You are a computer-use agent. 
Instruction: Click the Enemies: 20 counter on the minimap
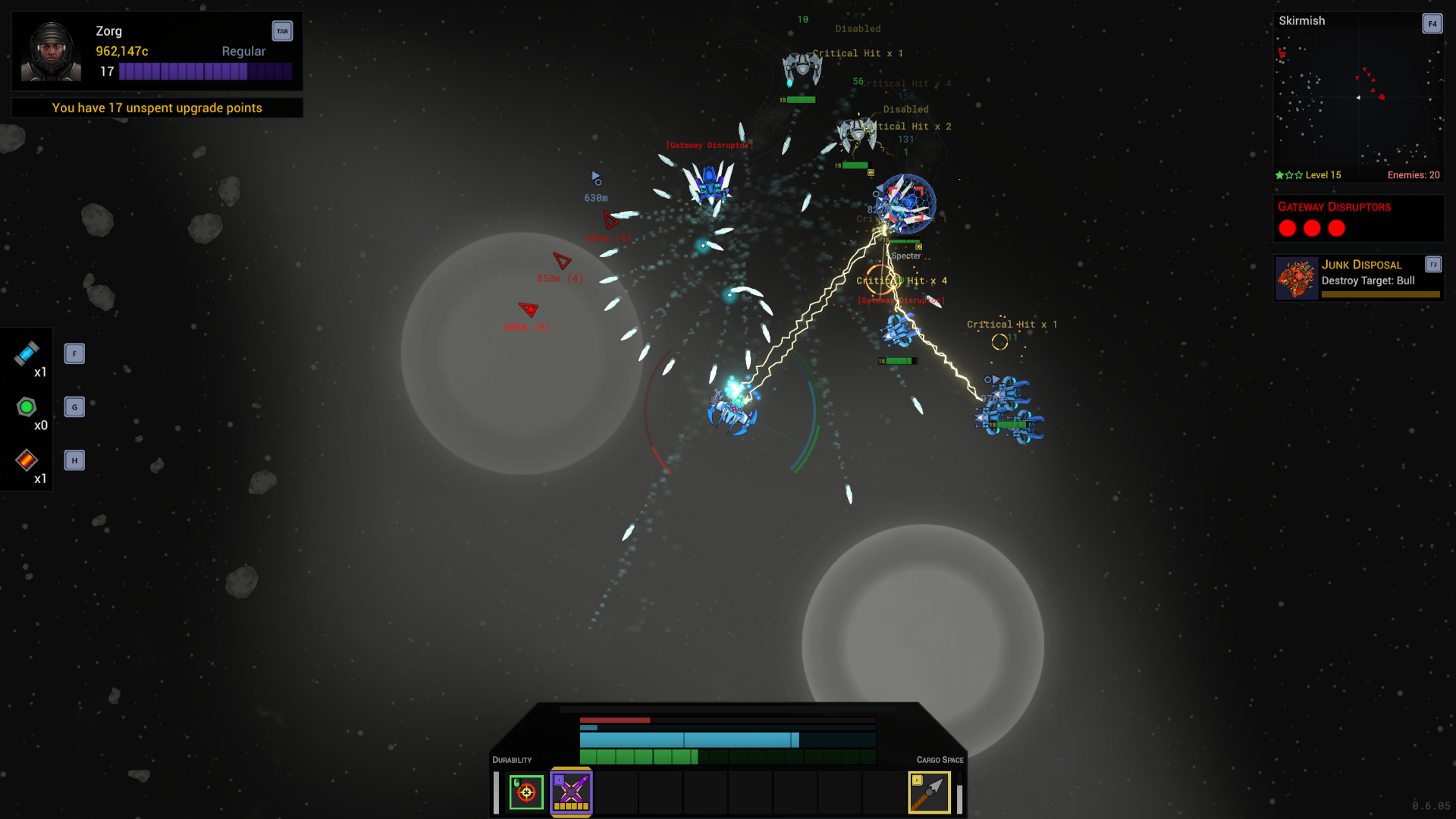[x=1414, y=174]
